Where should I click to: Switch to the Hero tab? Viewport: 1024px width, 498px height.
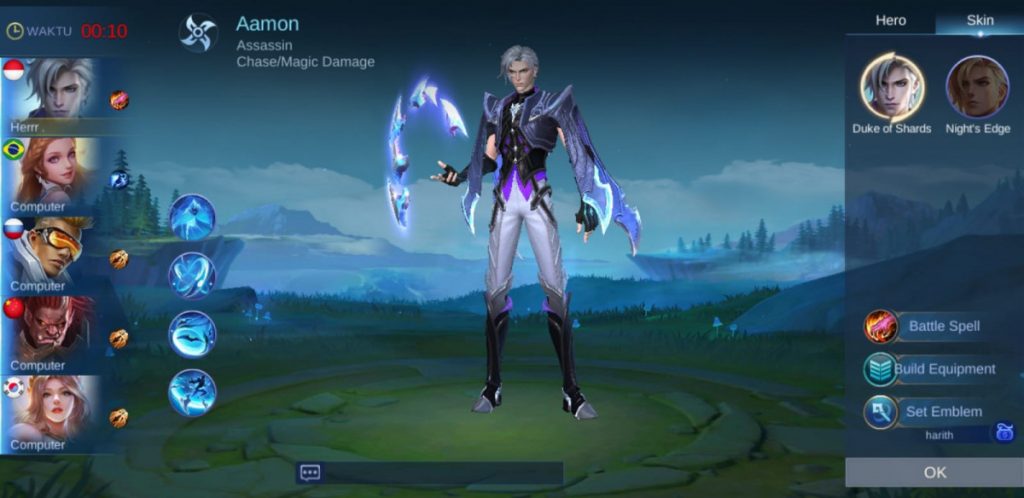click(890, 20)
